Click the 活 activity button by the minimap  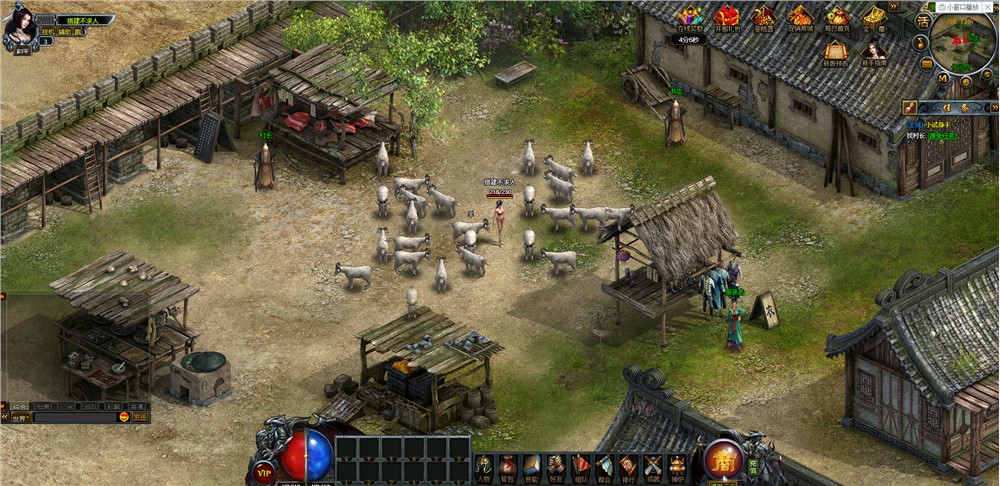(x=922, y=20)
